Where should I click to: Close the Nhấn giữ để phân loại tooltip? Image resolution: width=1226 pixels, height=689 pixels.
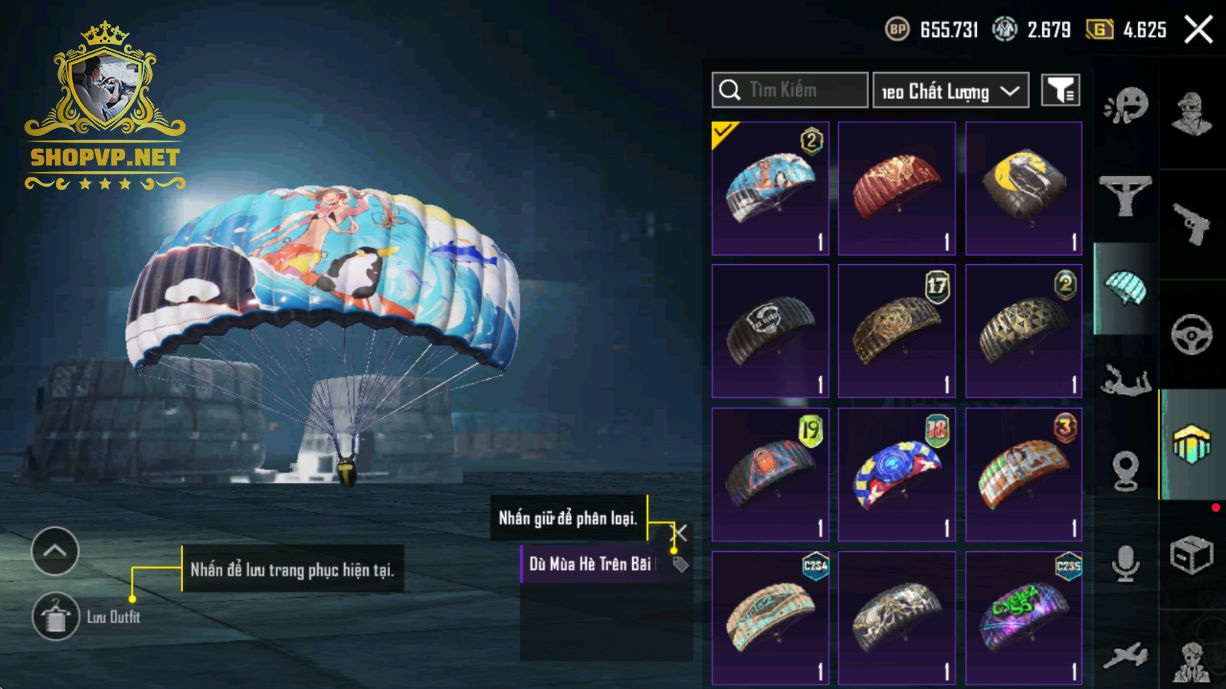click(x=679, y=532)
